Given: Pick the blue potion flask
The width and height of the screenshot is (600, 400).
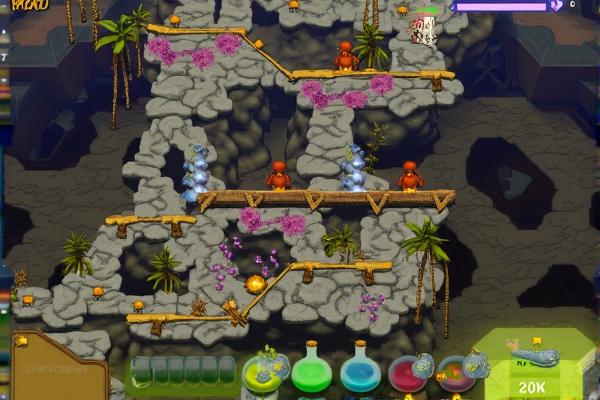Looking at the screenshot, I should pyautogui.click(x=360, y=372).
